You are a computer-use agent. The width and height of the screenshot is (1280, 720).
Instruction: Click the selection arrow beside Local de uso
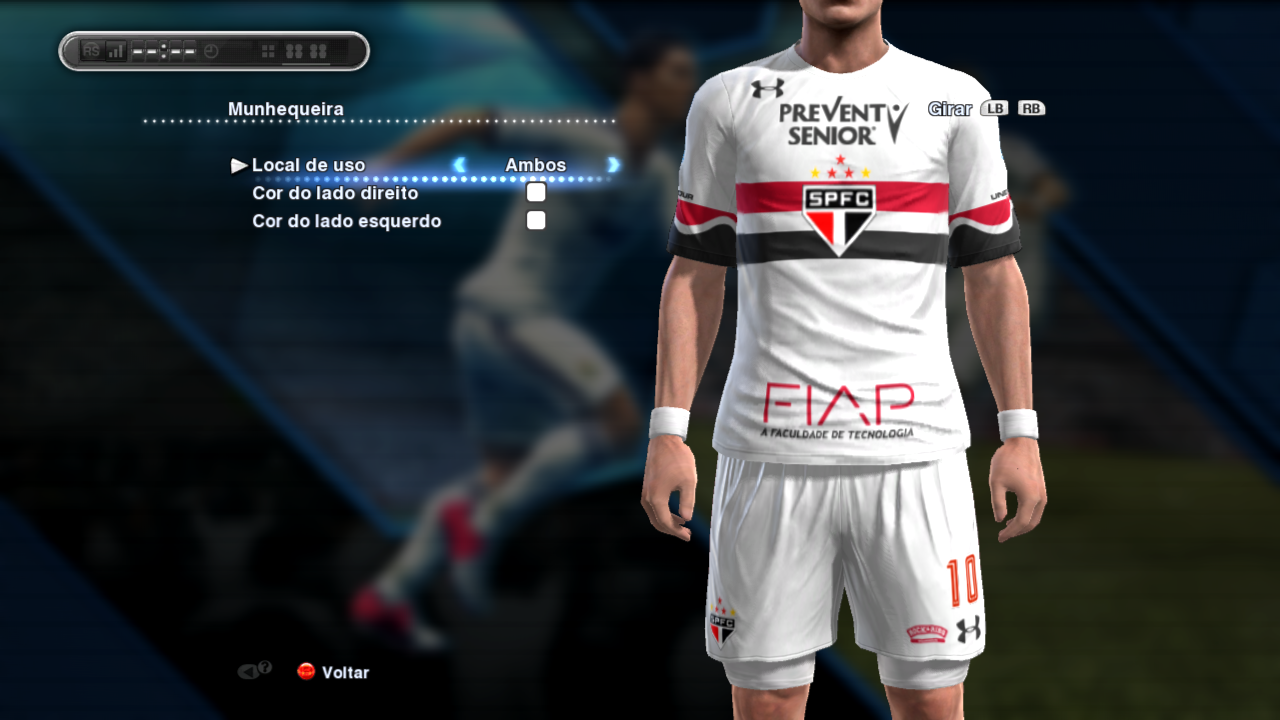[239, 165]
